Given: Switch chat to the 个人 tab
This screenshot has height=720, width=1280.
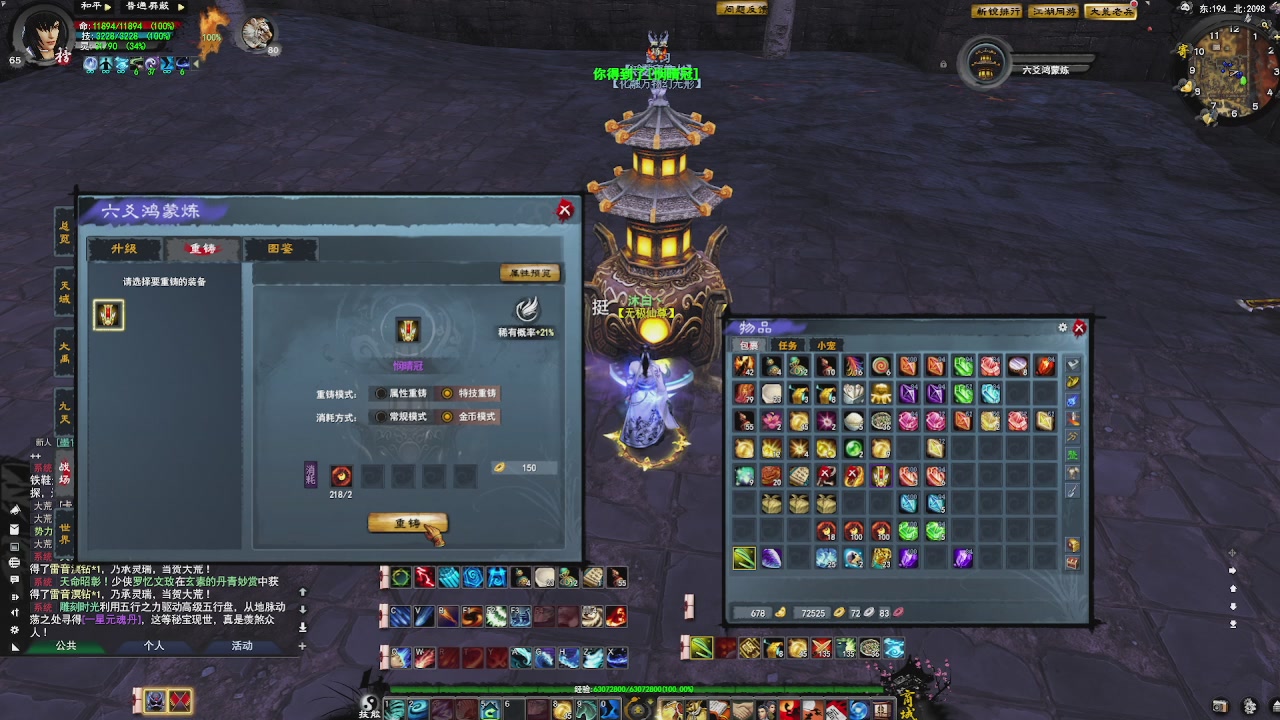Looking at the screenshot, I should tap(154, 646).
